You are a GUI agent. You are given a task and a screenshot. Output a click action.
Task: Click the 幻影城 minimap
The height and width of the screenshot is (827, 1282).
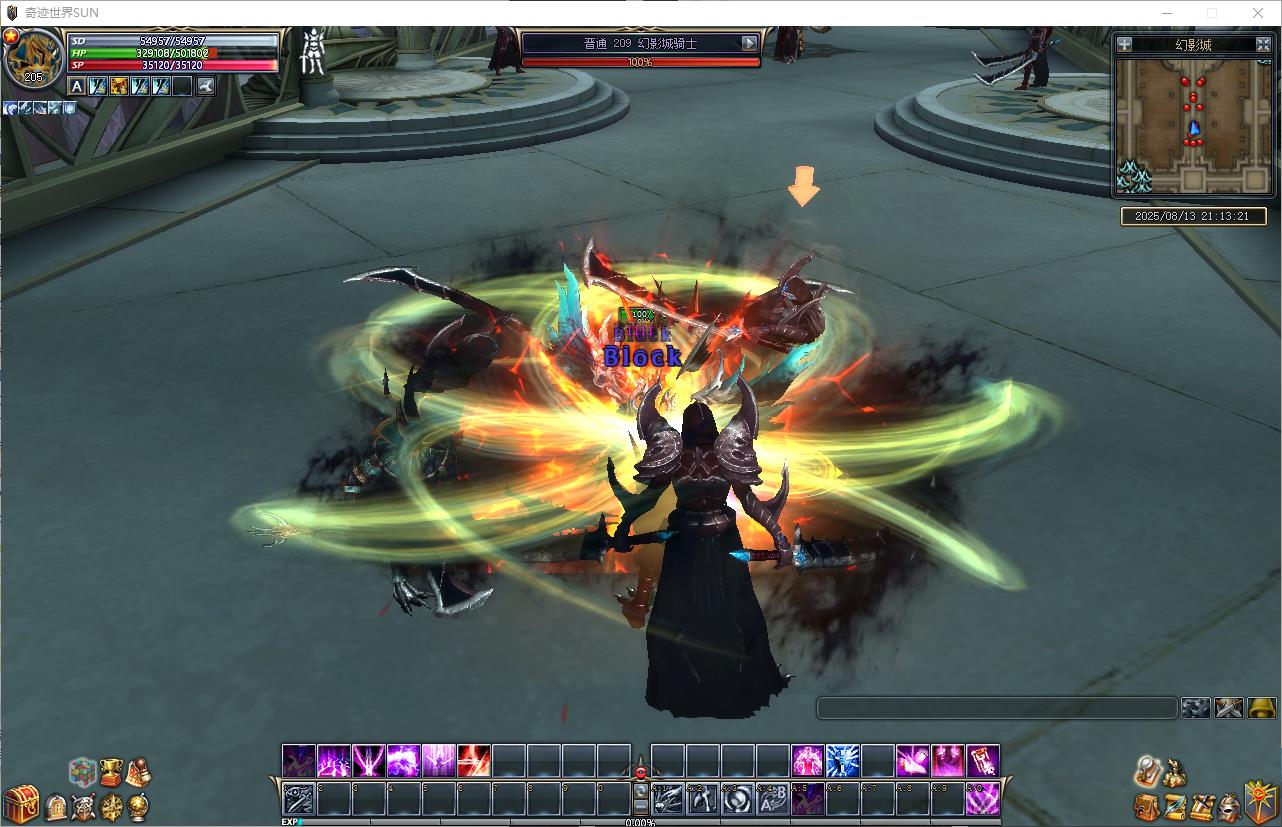pos(1193,125)
